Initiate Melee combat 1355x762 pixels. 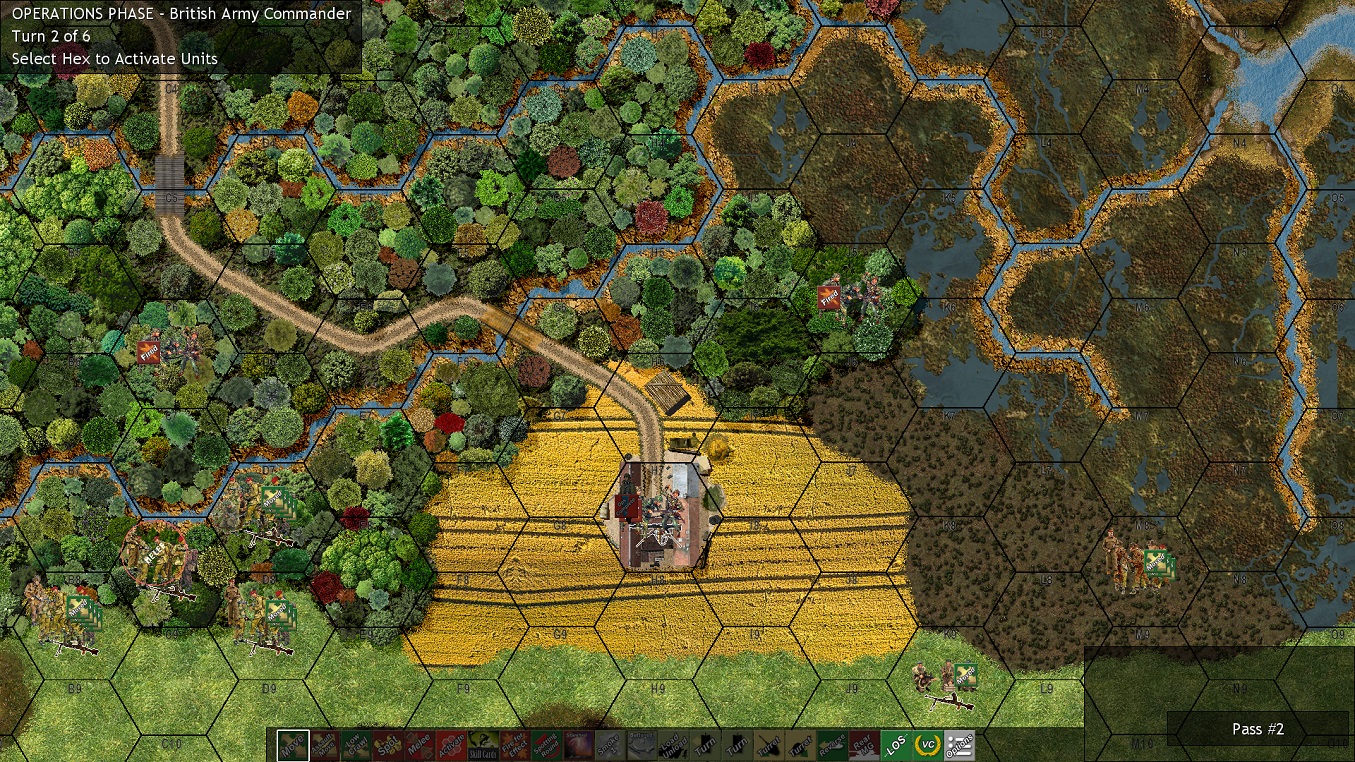(x=417, y=744)
